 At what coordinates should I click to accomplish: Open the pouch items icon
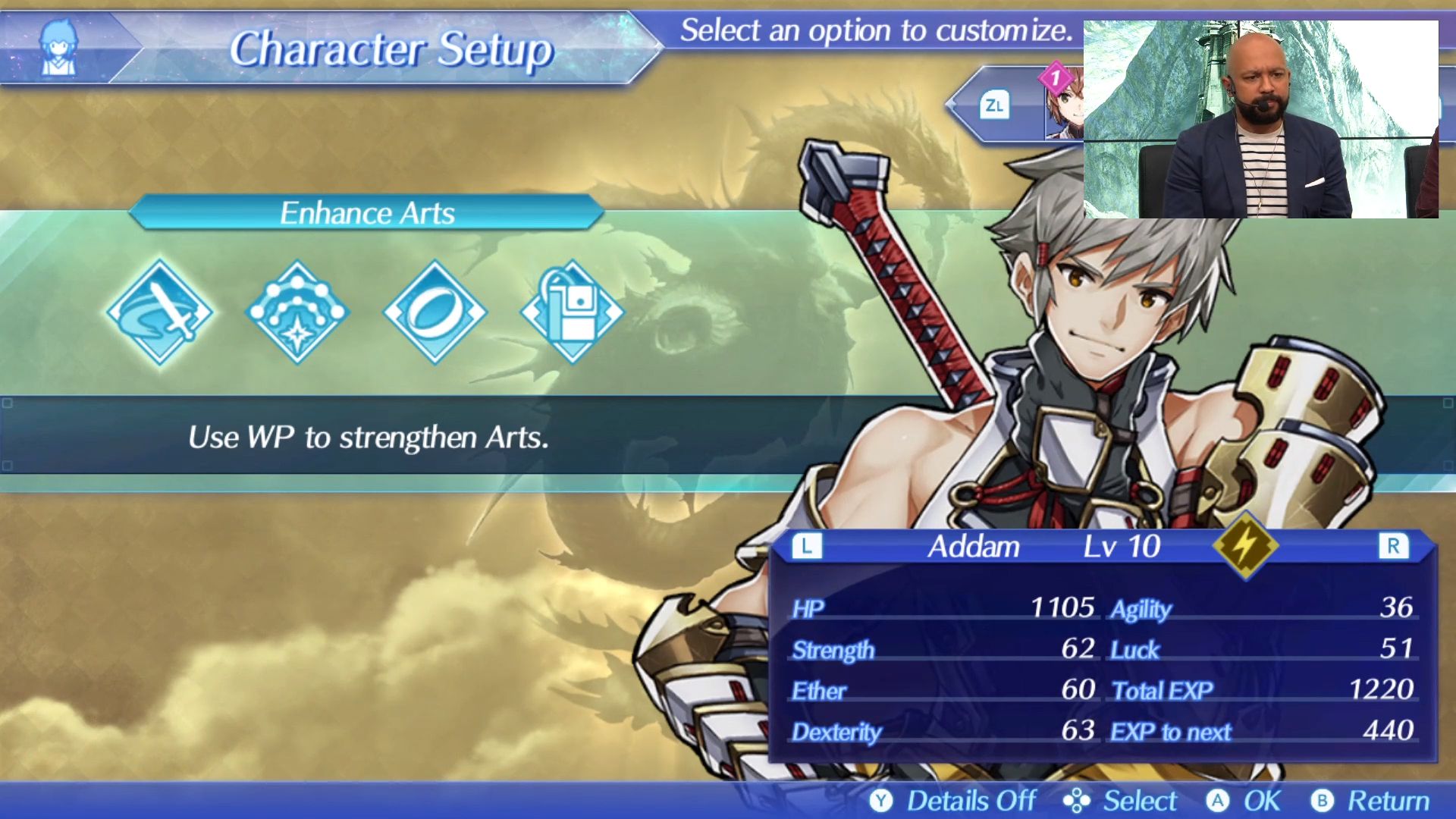pyautogui.click(x=572, y=312)
